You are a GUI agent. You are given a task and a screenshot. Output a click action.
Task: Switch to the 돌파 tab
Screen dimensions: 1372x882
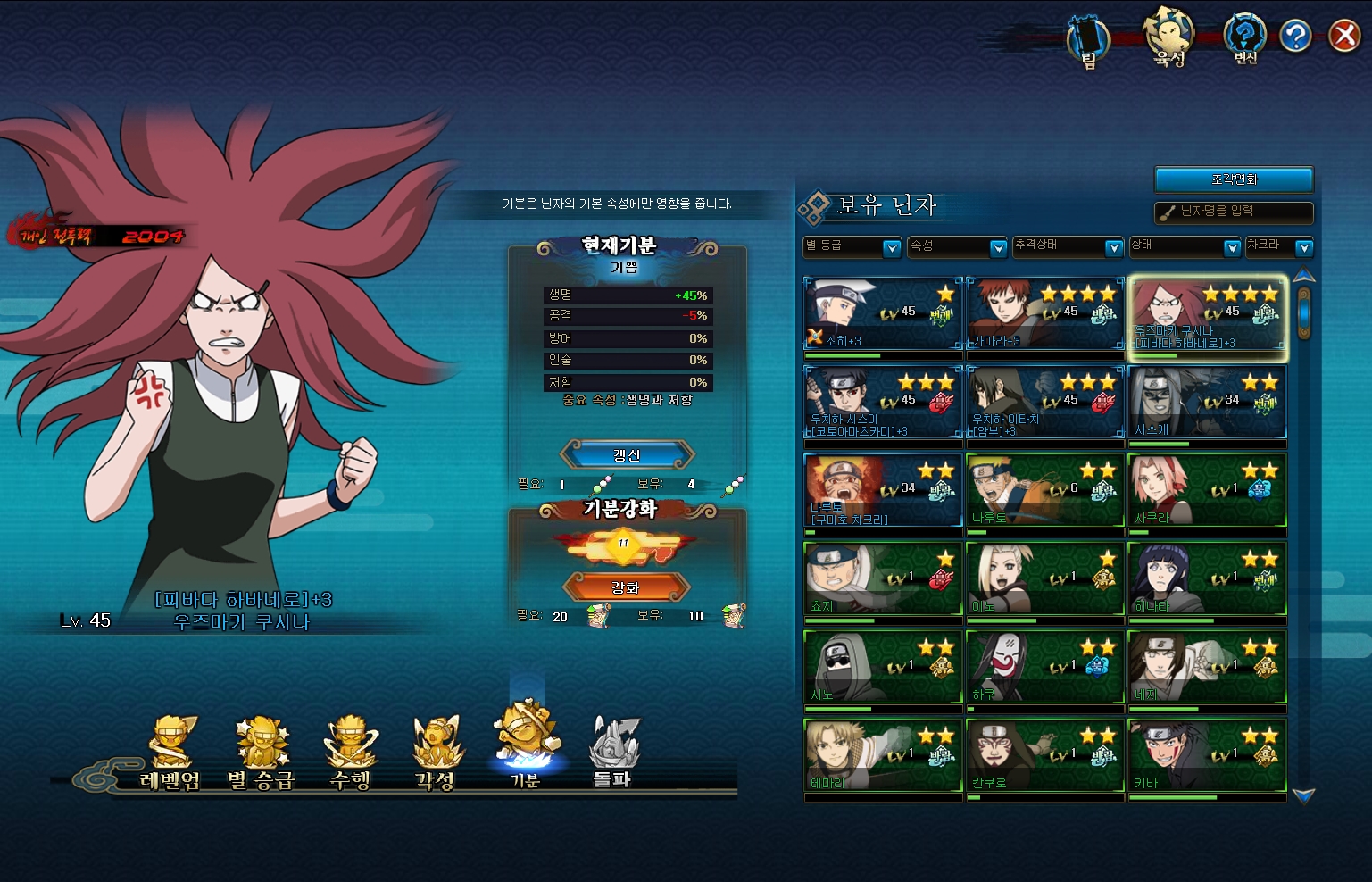[x=612, y=754]
